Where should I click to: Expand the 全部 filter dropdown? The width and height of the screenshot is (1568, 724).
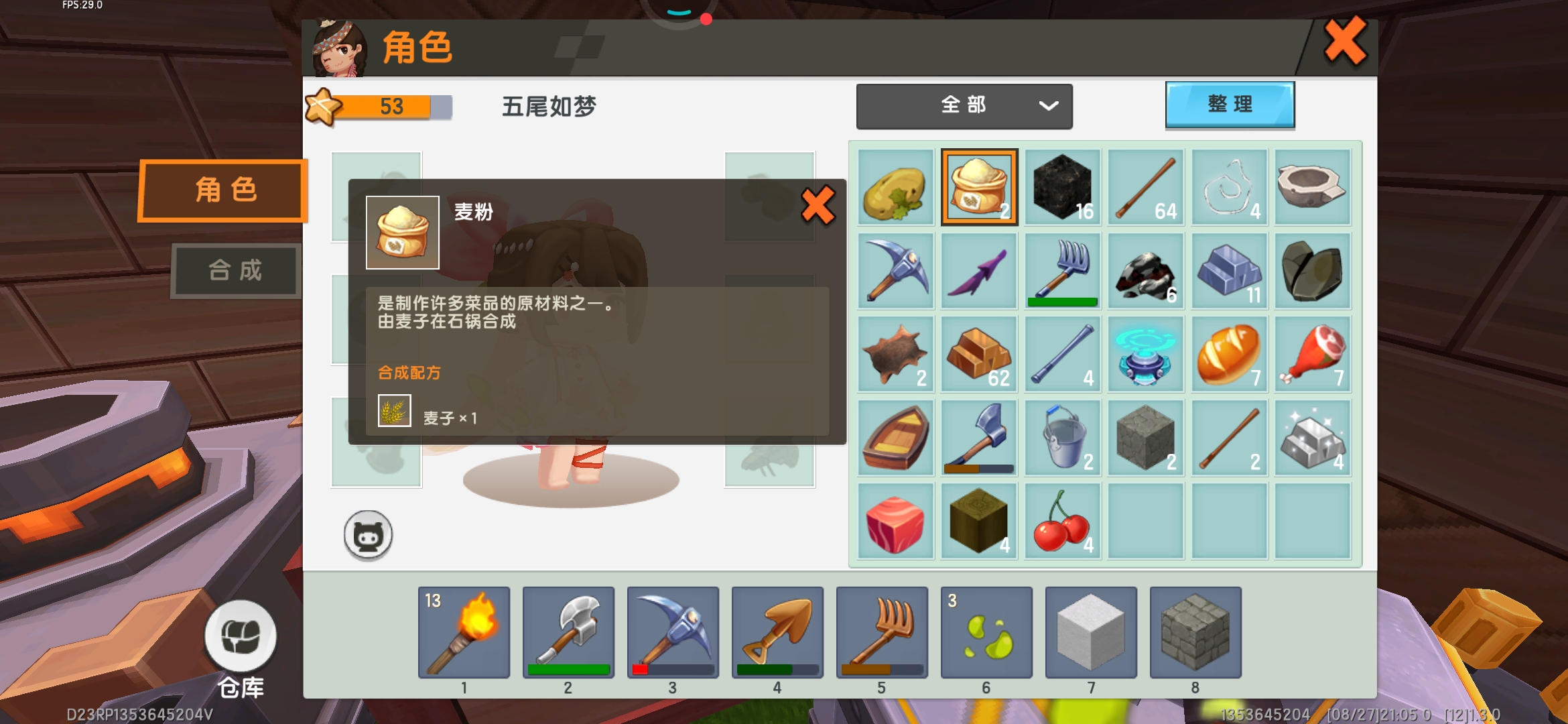point(964,105)
